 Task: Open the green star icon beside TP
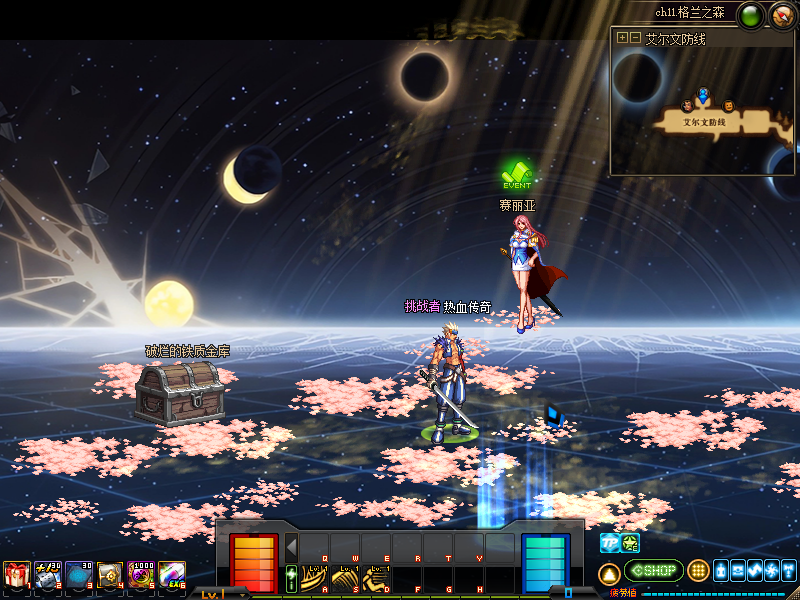[x=631, y=543]
